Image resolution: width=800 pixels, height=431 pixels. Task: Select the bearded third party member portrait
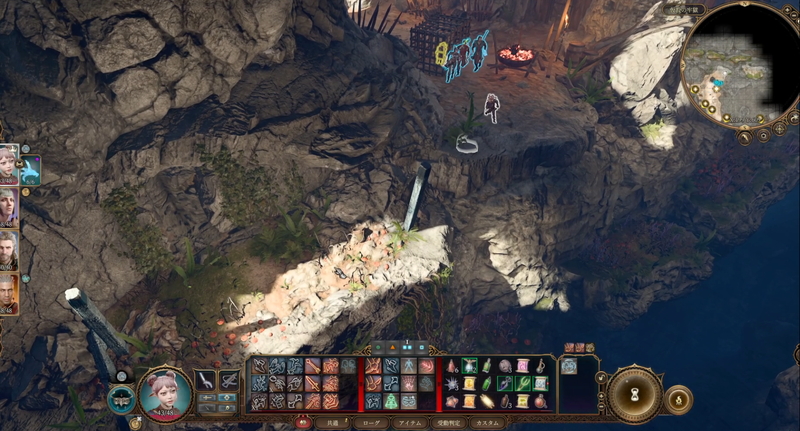point(9,252)
